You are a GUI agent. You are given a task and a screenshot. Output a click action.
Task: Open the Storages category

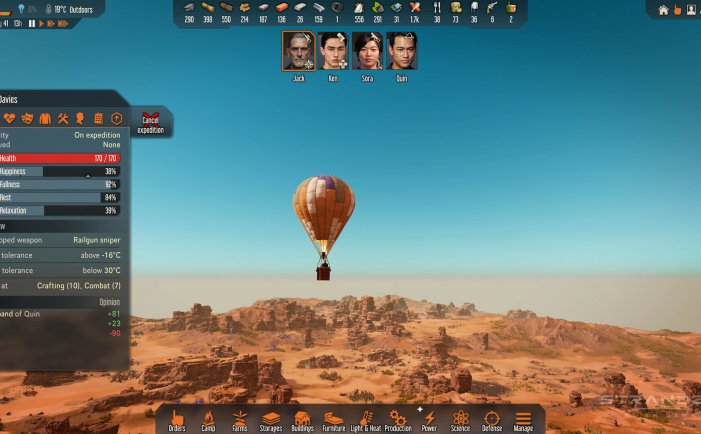click(271, 419)
